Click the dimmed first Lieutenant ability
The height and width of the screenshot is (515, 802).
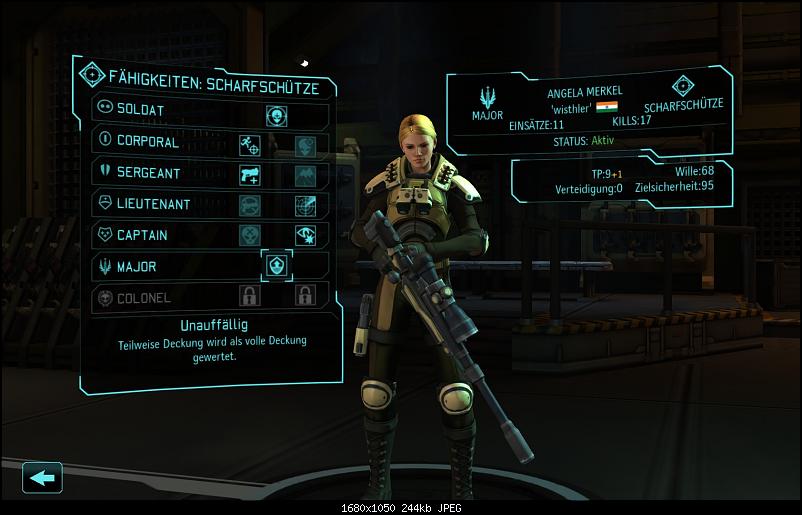(x=250, y=206)
